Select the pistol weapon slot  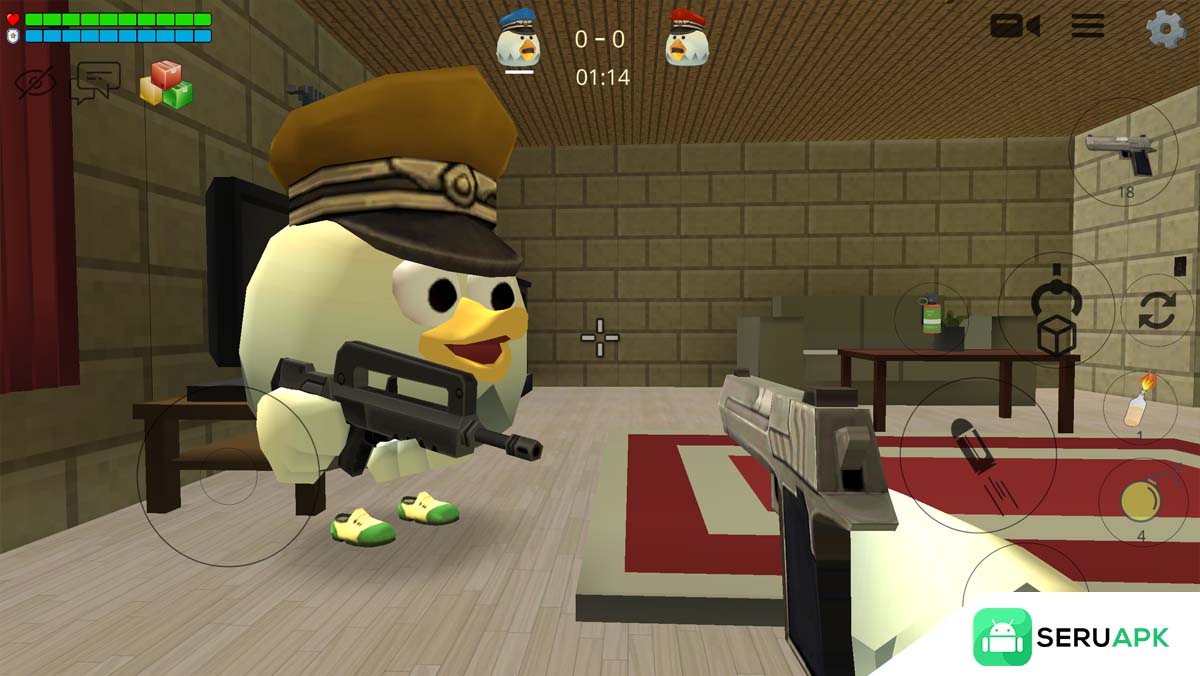tap(1123, 153)
